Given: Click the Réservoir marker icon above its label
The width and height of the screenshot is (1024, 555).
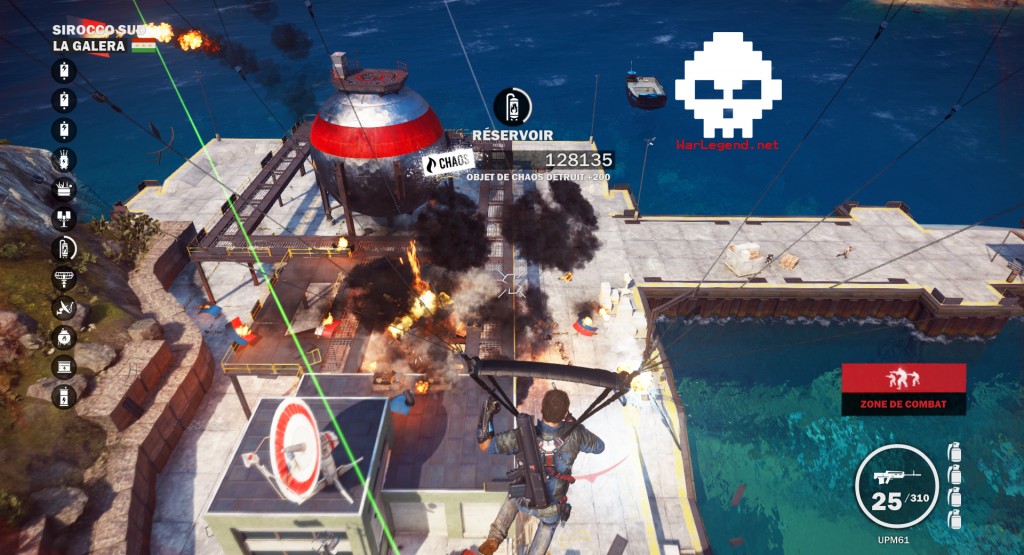Looking at the screenshot, I should 513,106.
